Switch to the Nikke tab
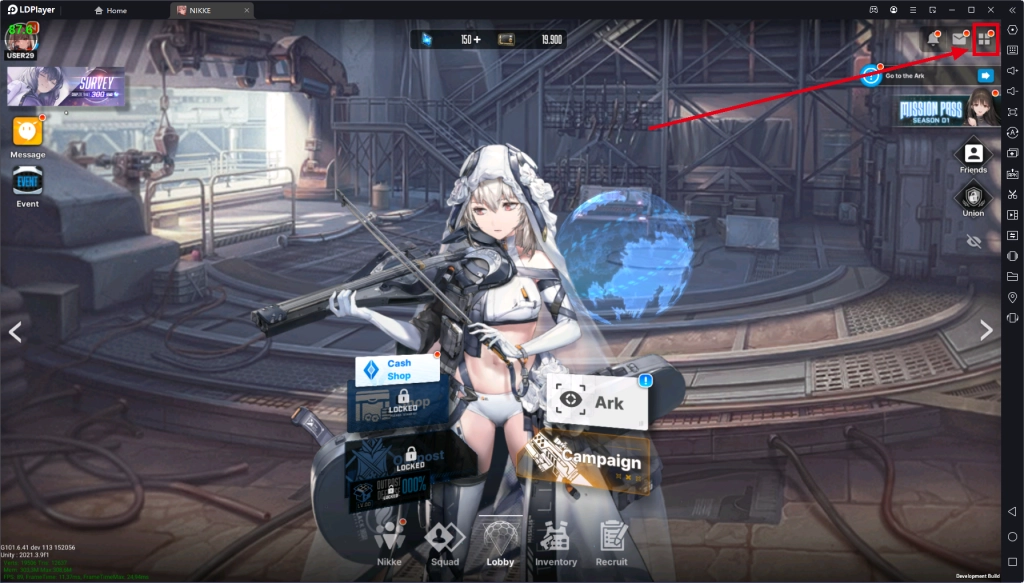The image size is (1024, 583). pyautogui.click(x=389, y=544)
